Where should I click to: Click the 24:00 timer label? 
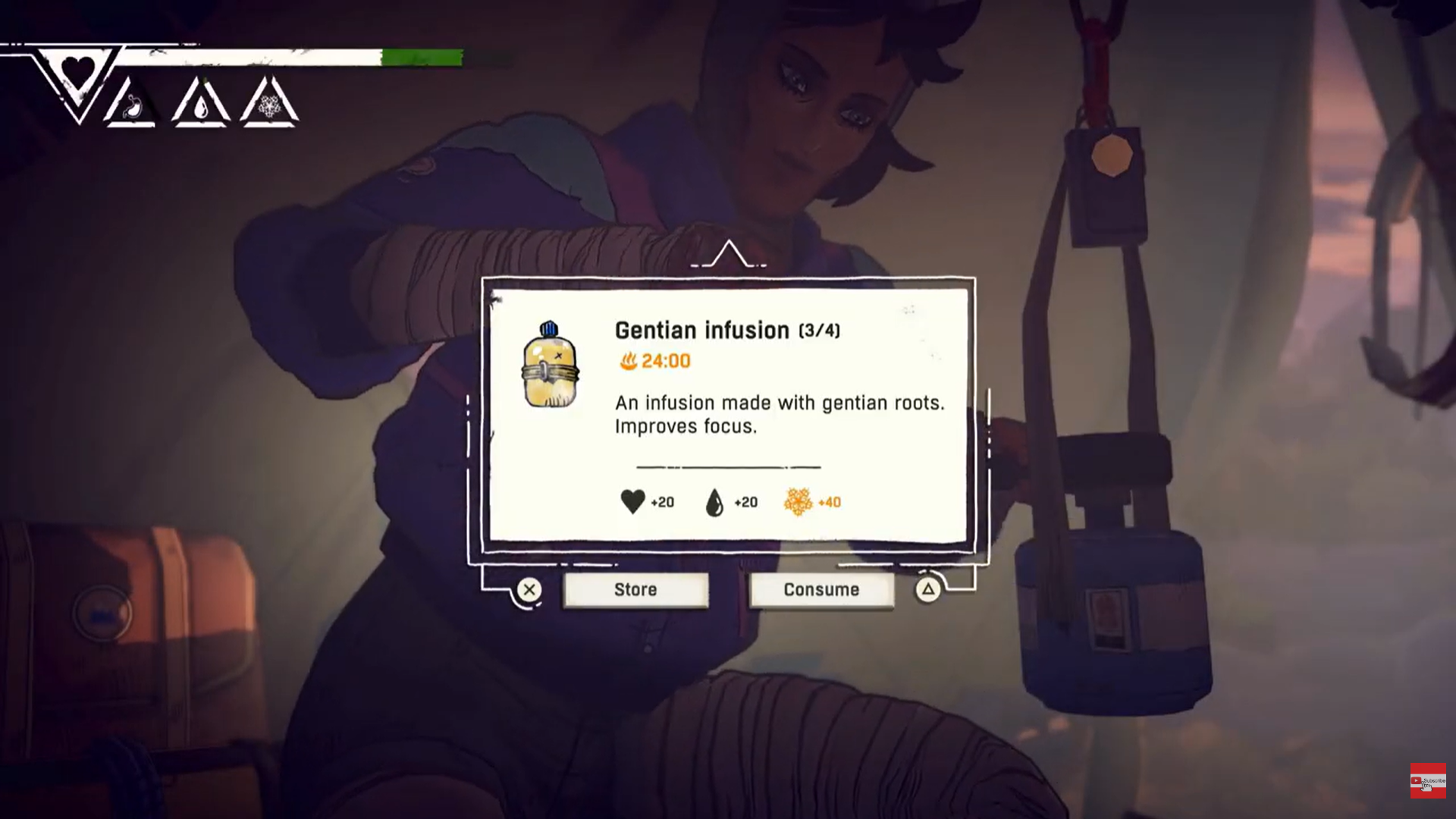tap(664, 361)
